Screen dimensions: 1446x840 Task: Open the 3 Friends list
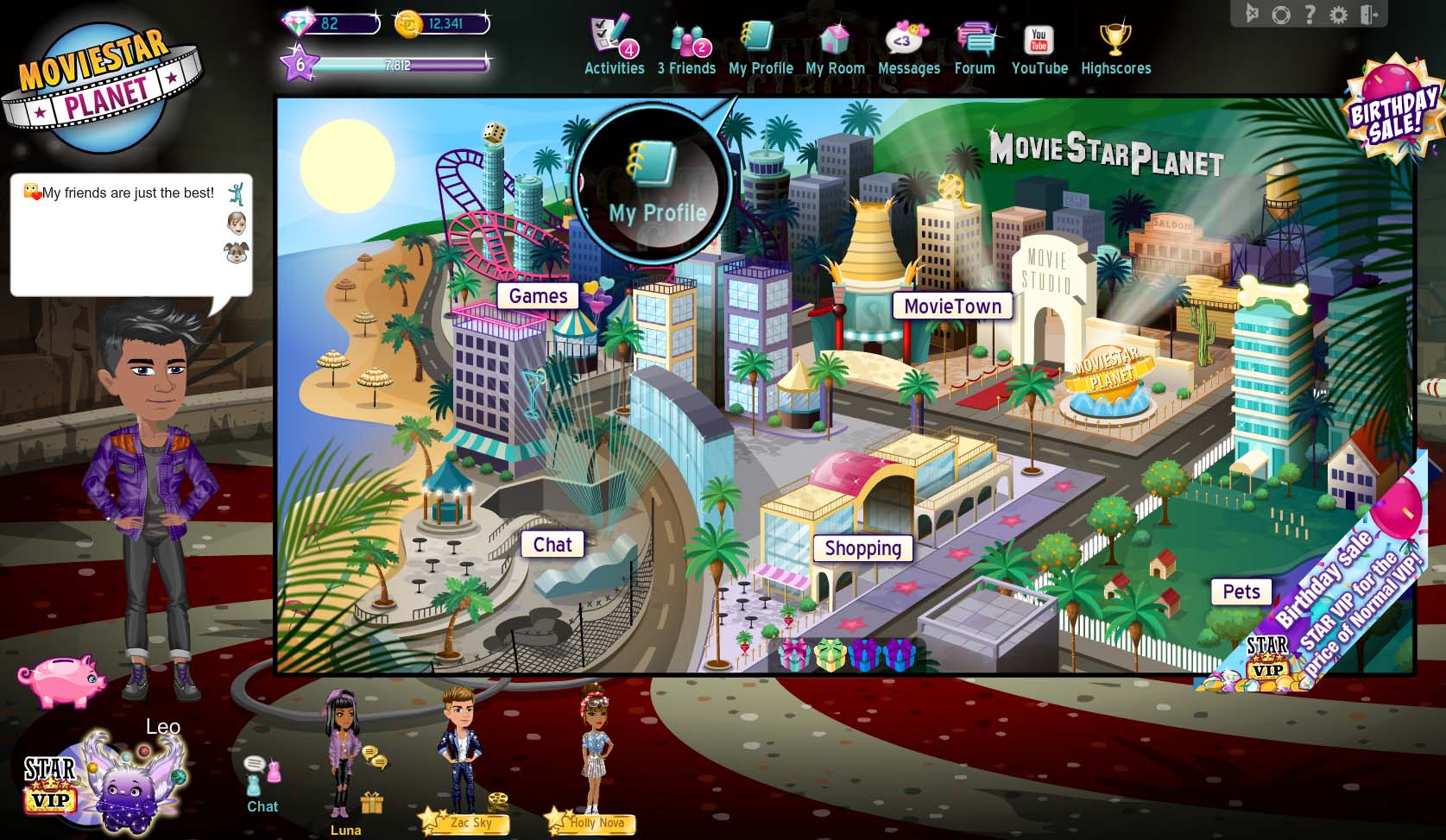pyautogui.click(x=687, y=49)
